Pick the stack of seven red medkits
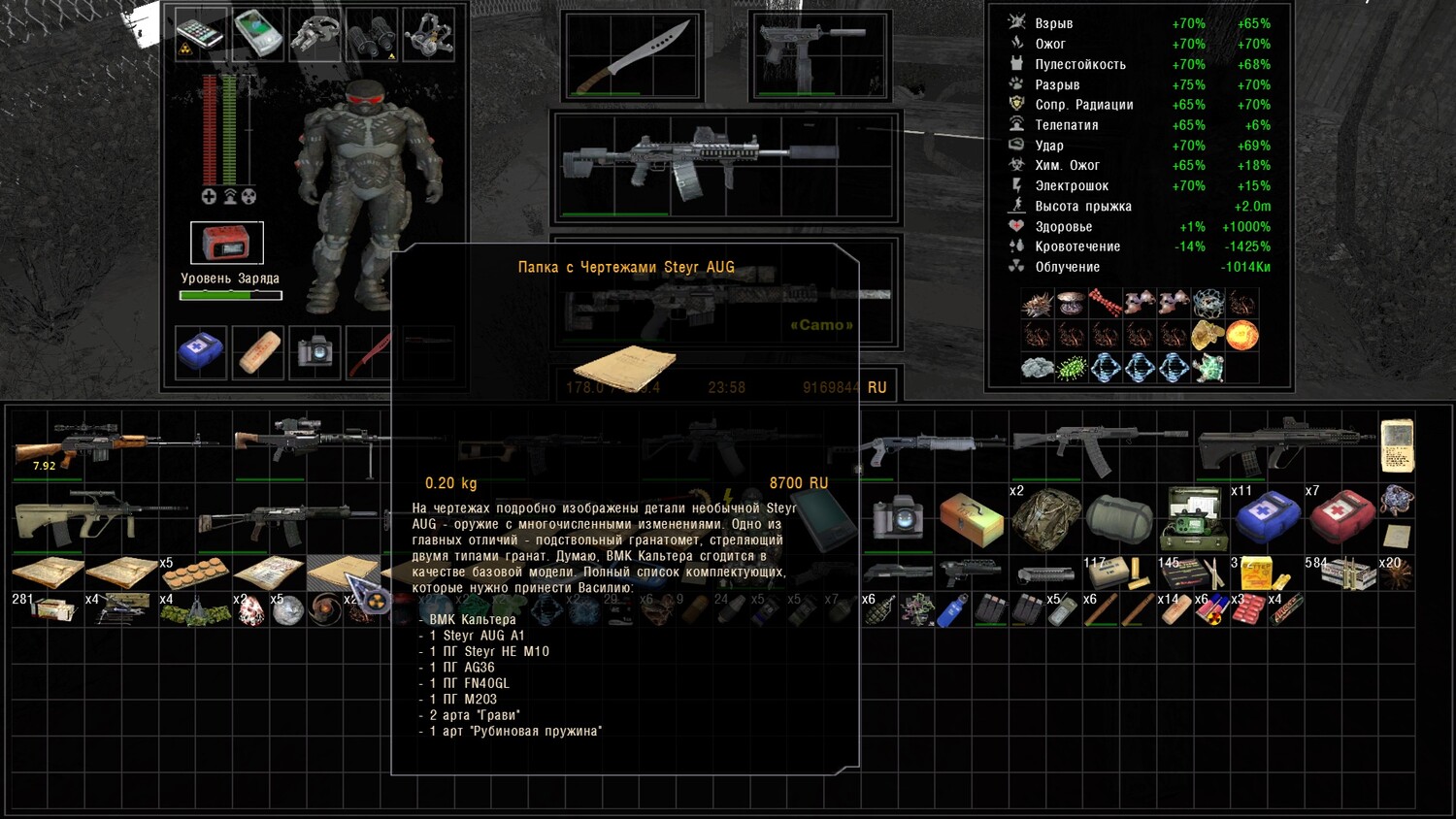Viewport: 1456px width, 819px height. tap(1341, 516)
